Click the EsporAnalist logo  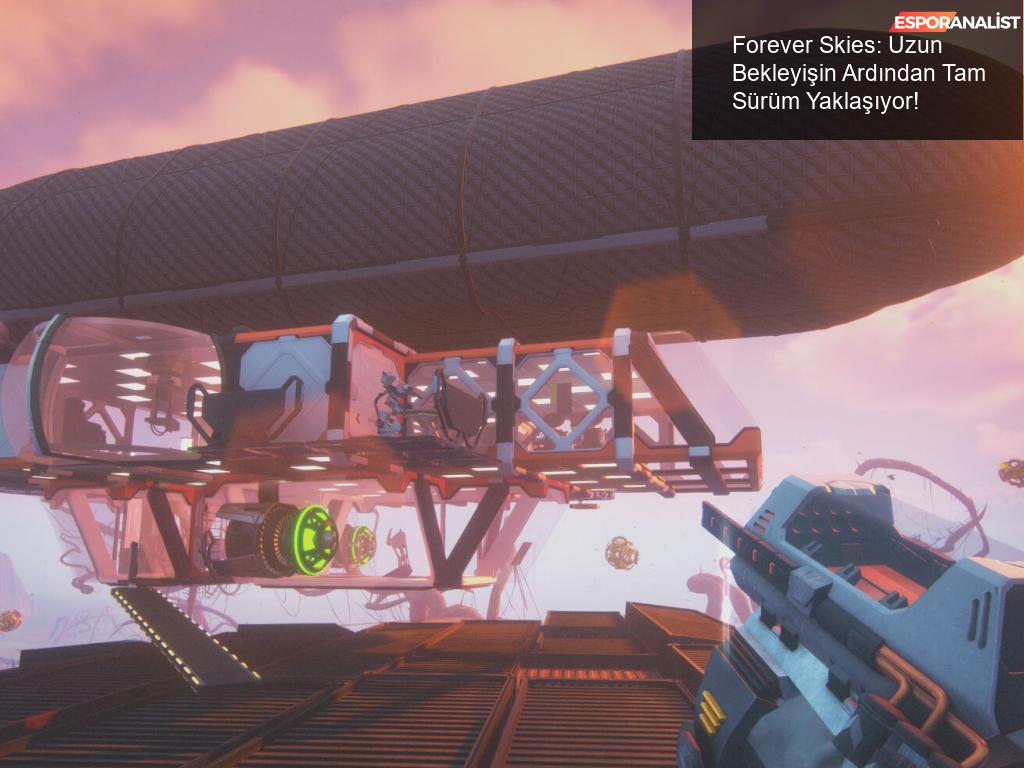point(955,22)
